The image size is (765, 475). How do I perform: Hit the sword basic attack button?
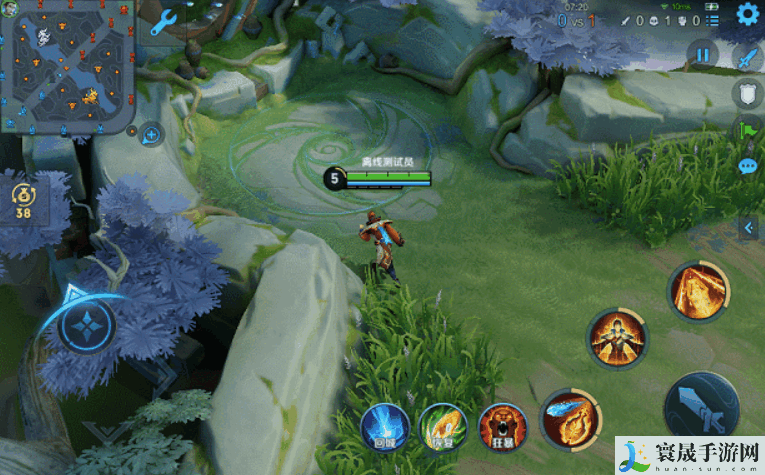coord(701,409)
